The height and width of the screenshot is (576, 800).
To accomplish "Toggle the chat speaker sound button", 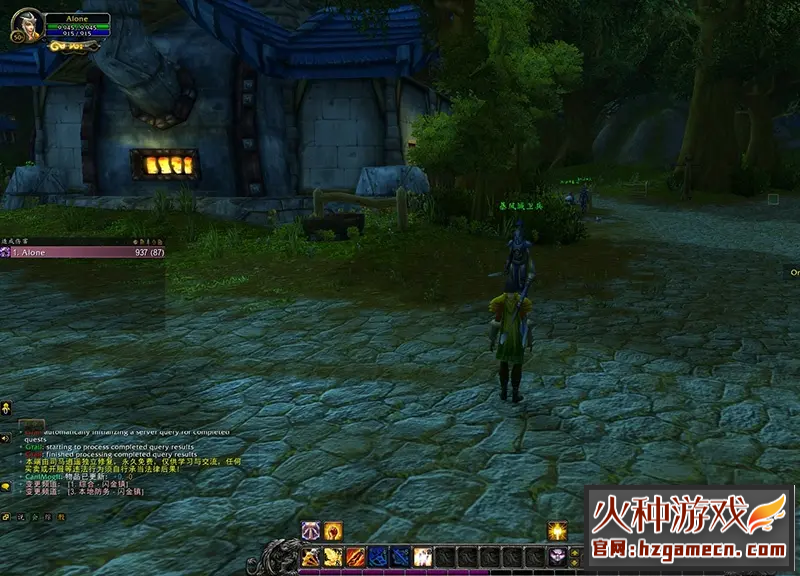I will pyautogui.click(x=6, y=438).
